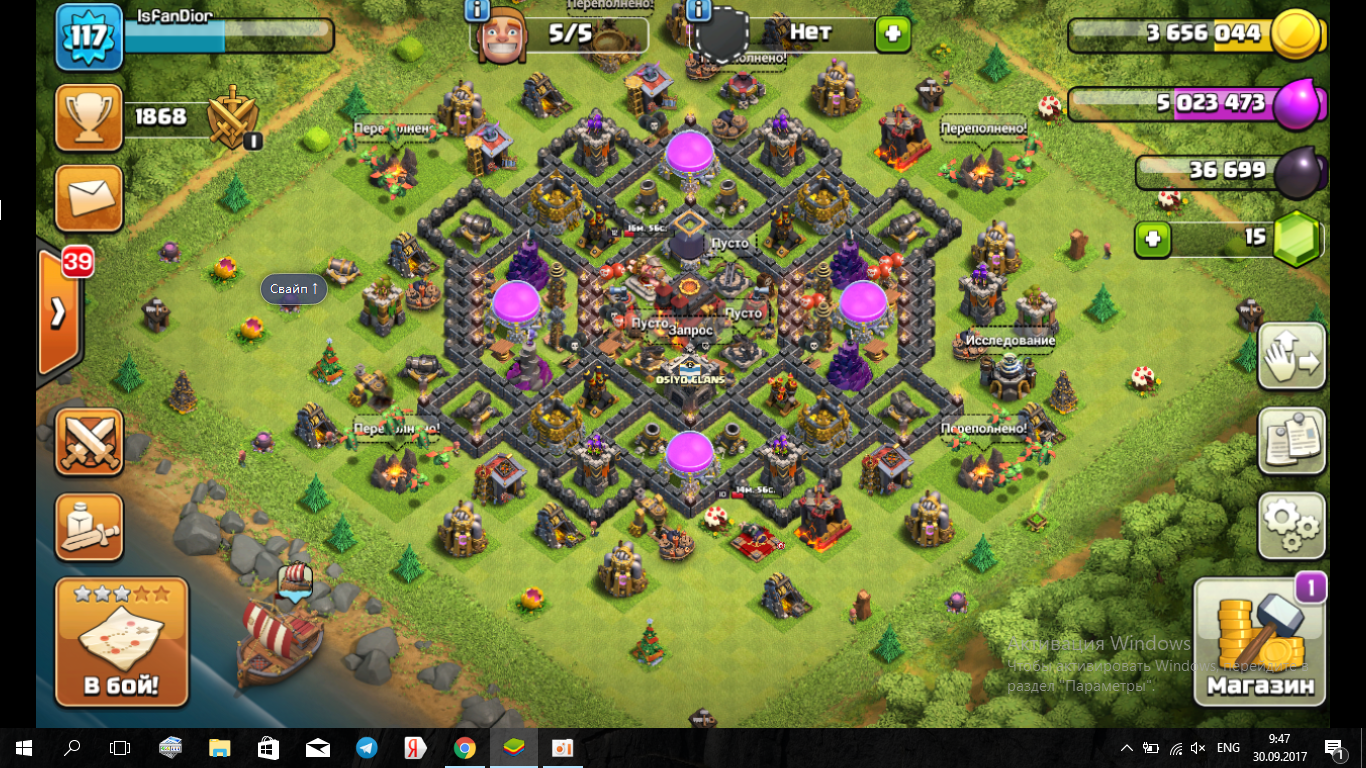Screen dimensions: 1366x768
Task: Open the "Магазин" shop button
Action: pyautogui.click(x=1260, y=641)
